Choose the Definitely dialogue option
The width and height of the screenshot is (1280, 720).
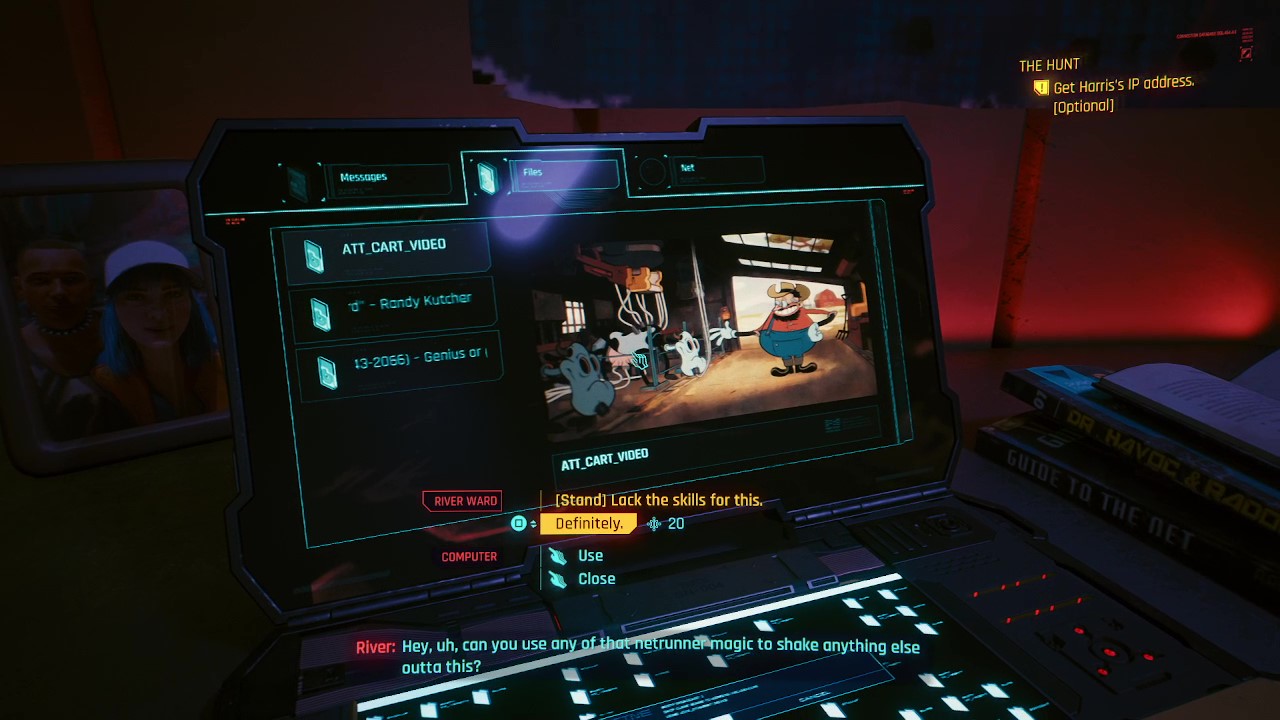[588, 522]
